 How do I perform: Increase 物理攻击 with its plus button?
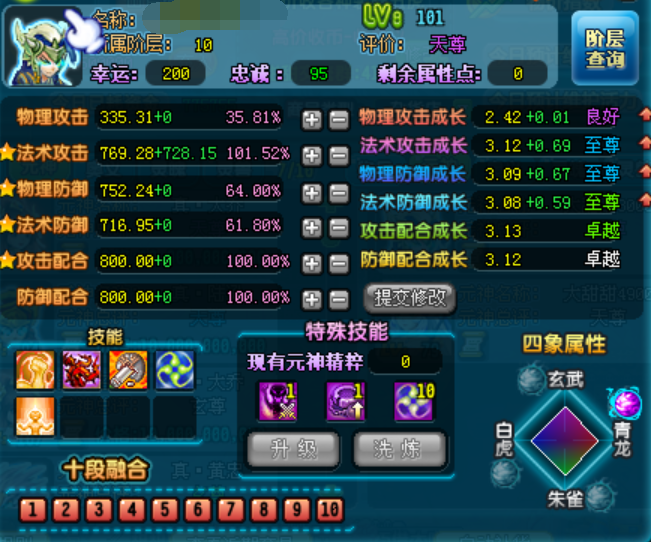312,119
